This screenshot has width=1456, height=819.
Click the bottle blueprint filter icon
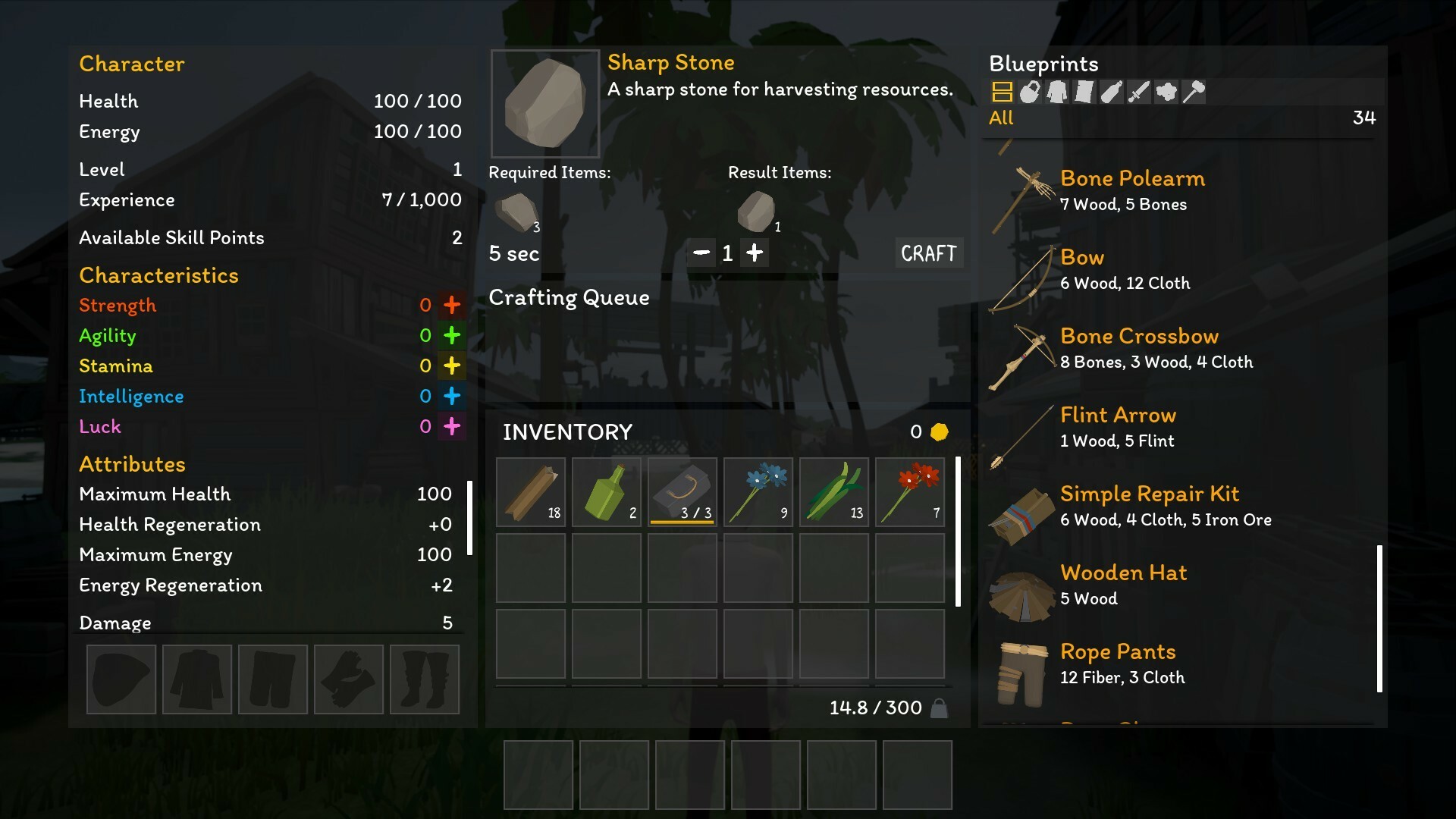[x=1112, y=92]
